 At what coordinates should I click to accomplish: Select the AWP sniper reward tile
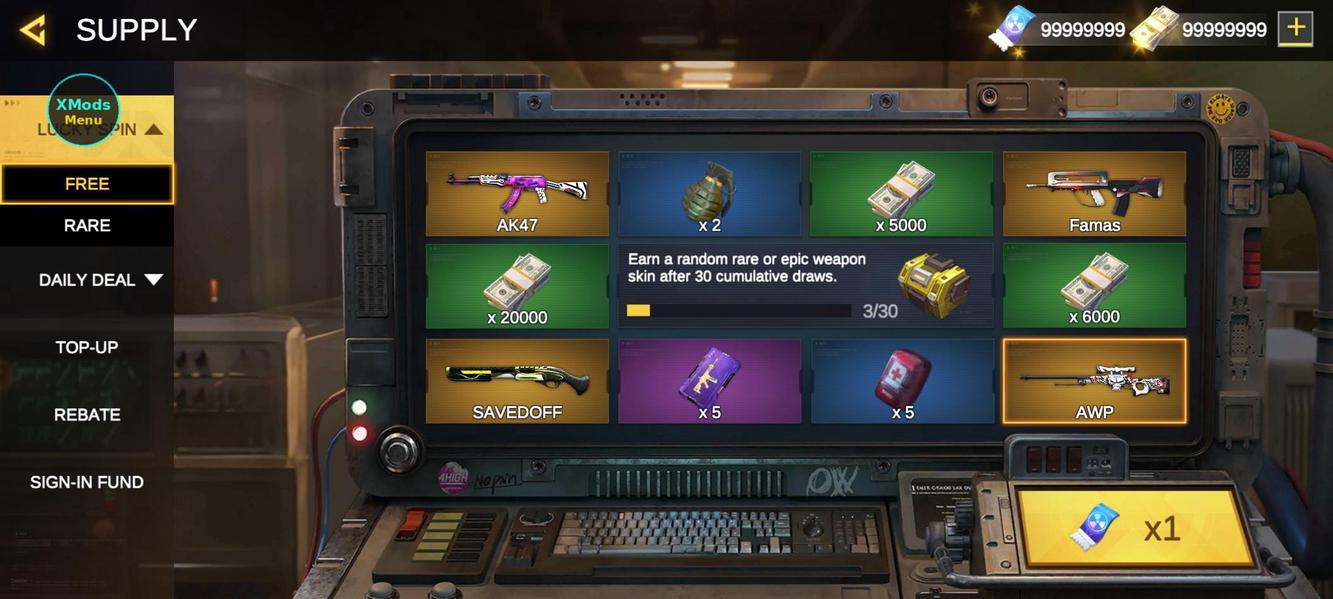[1094, 381]
